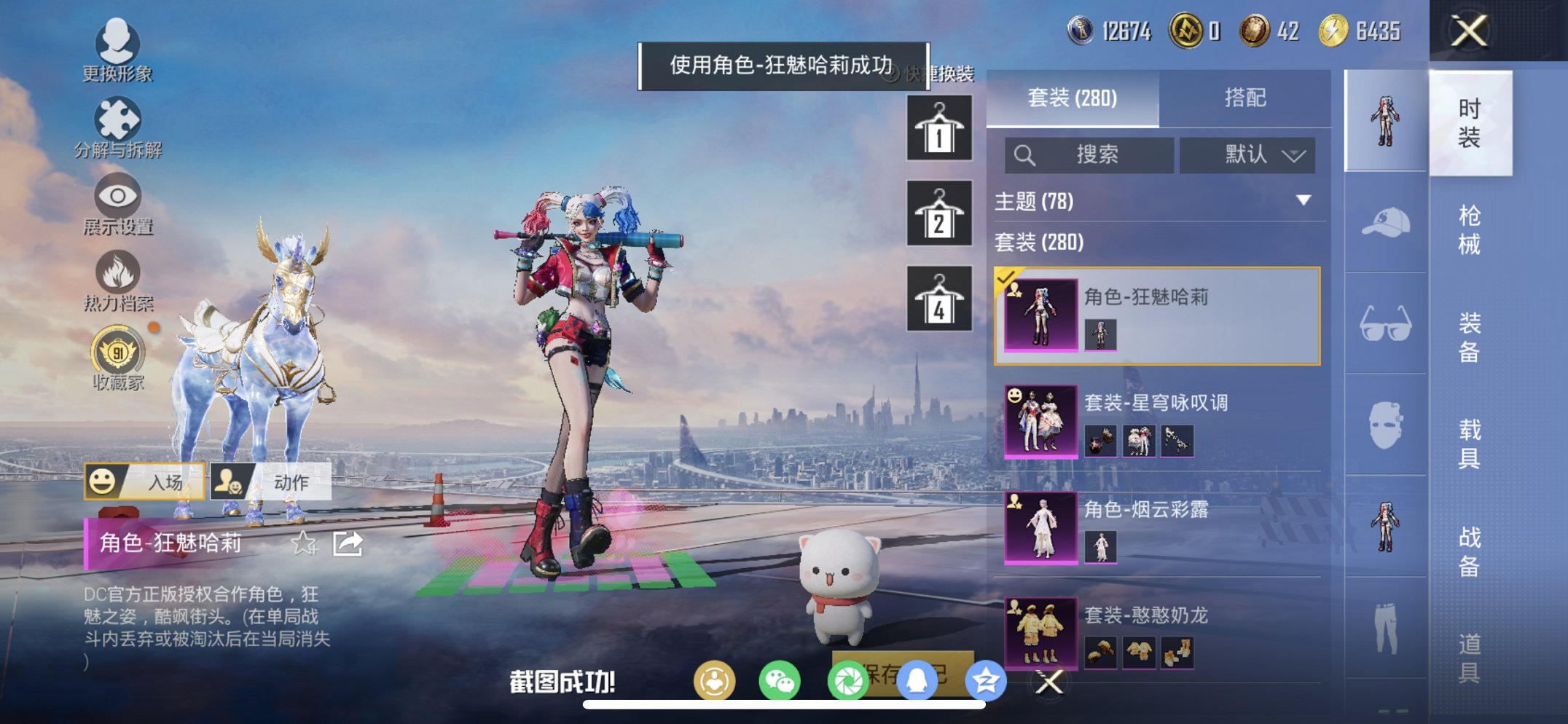
Task: Tap the 搜索 search input field
Action: (1089, 154)
